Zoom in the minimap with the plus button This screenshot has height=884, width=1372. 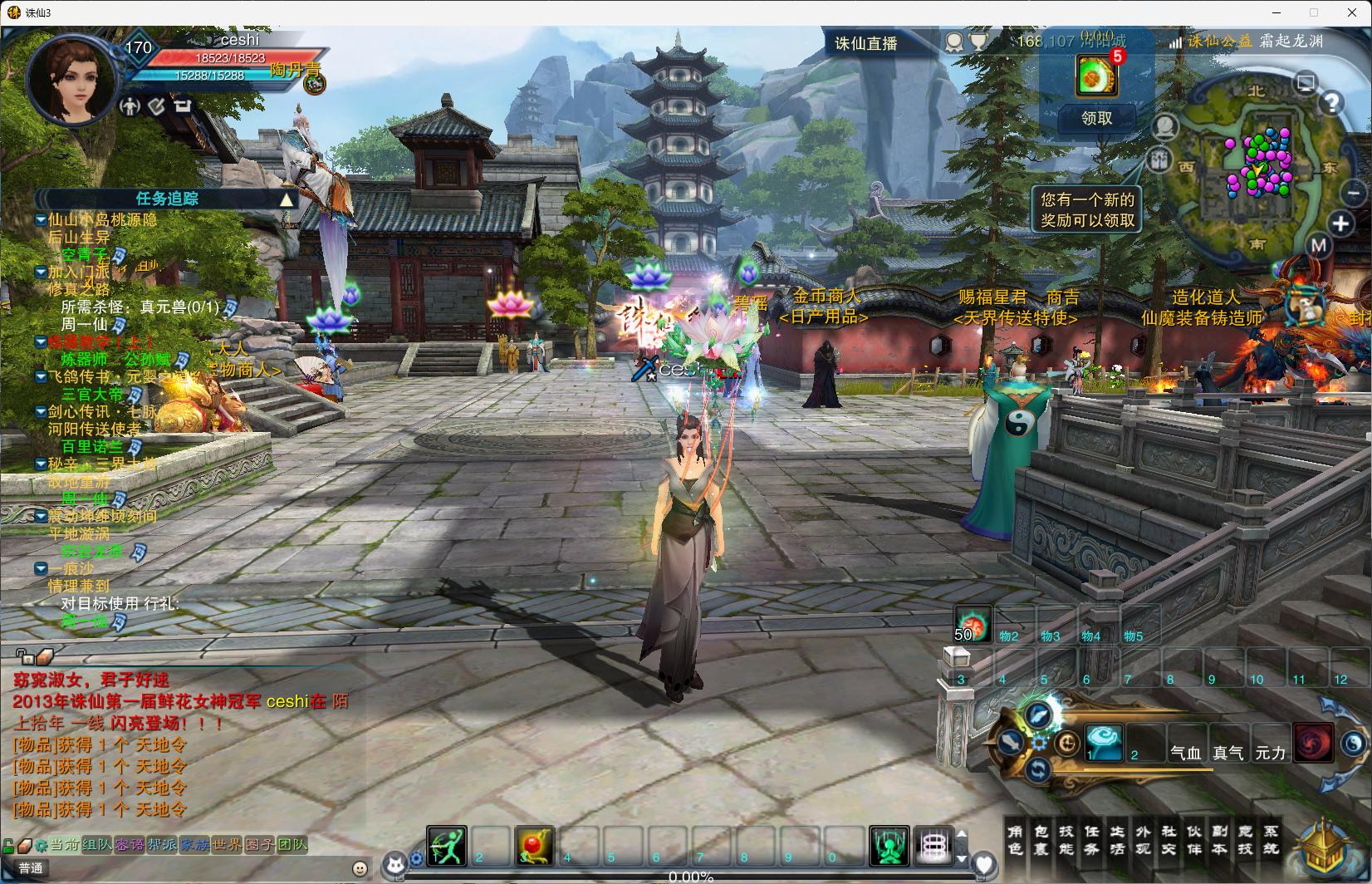1340,223
